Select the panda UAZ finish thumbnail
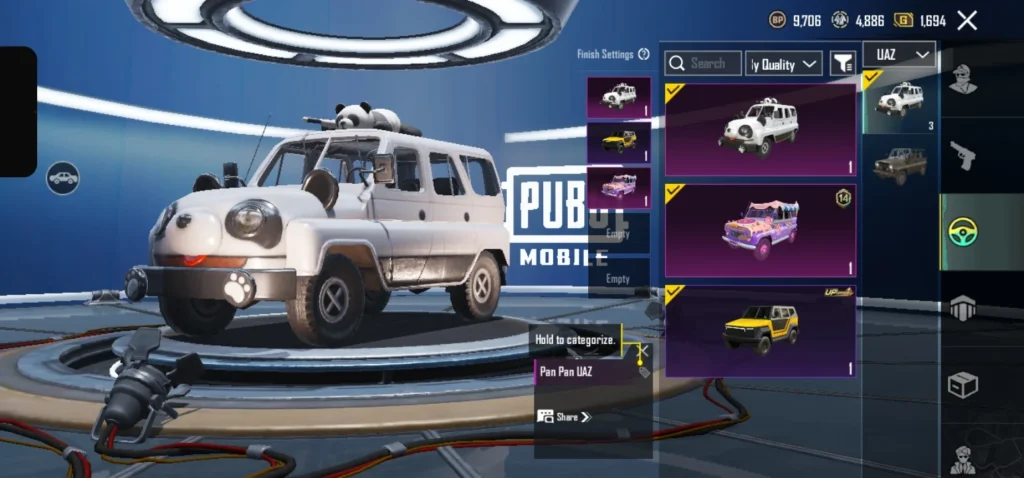1024x478 pixels. click(x=618, y=97)
